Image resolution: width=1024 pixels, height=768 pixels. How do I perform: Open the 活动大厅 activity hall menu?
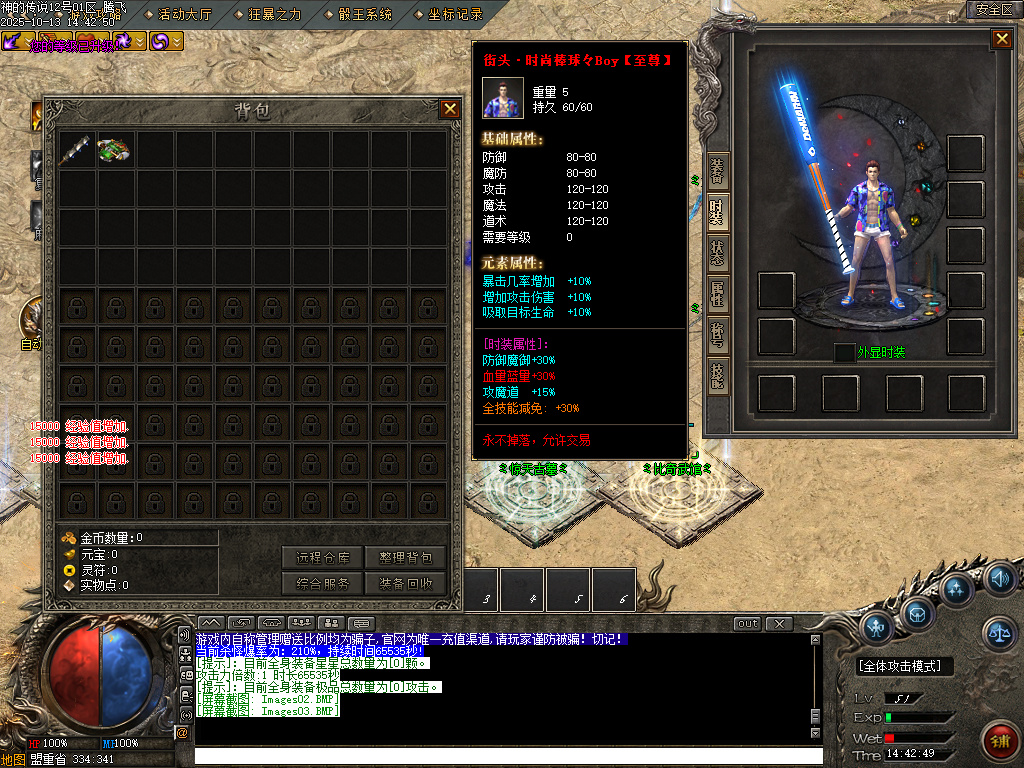pyautogui.click(x=186, y=14)
